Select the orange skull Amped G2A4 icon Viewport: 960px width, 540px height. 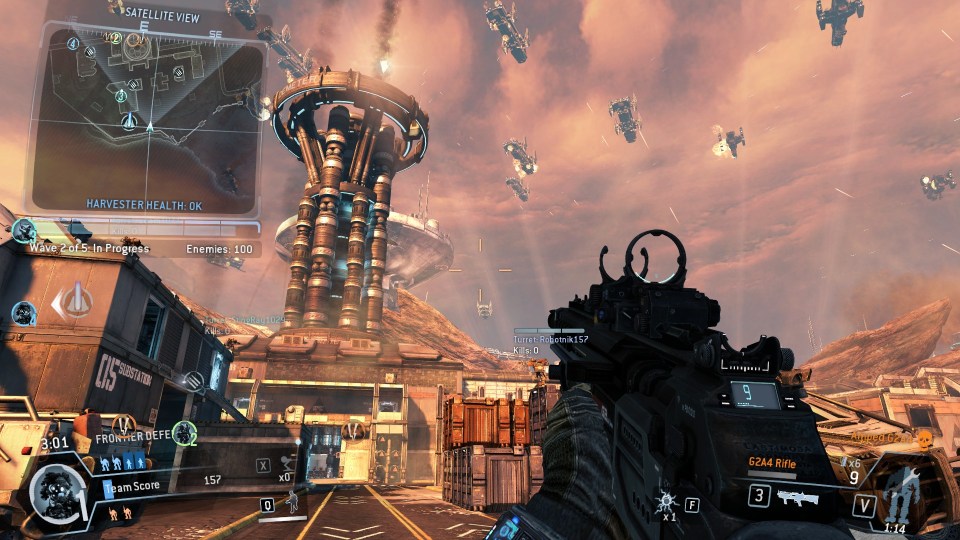tap(923, 438)
